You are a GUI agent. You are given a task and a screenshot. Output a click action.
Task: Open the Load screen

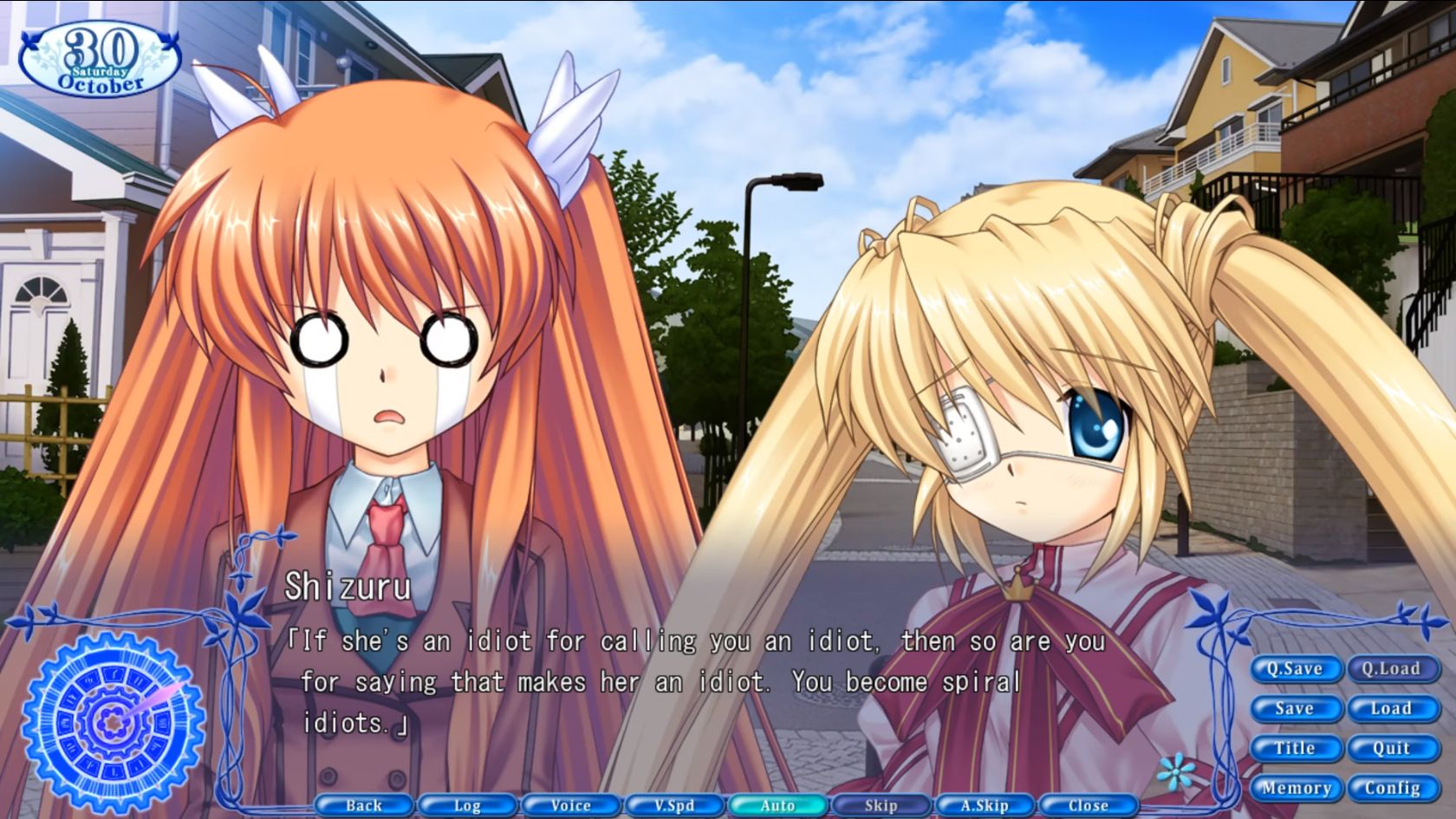pos(1392,708)
